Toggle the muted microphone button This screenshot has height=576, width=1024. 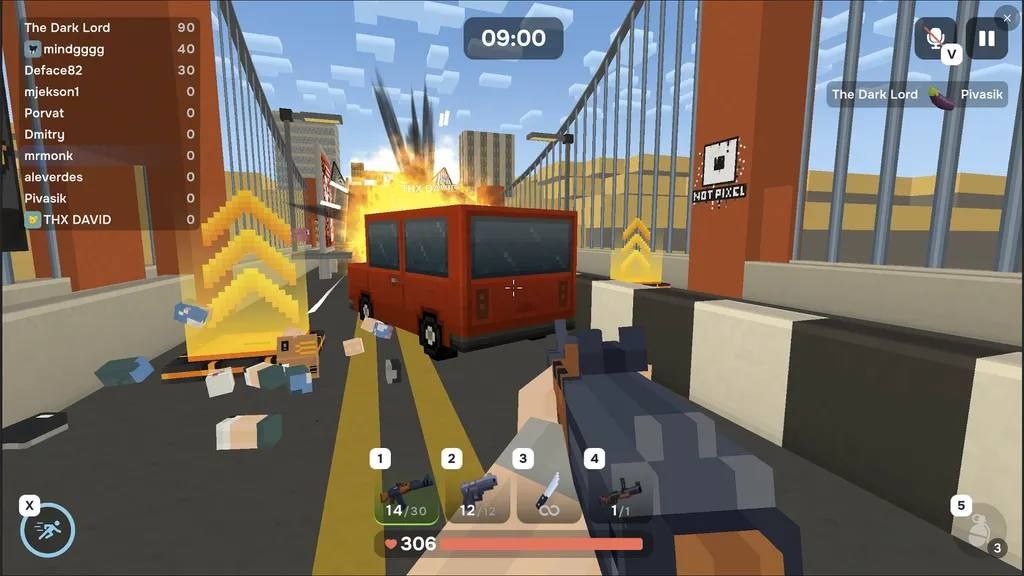pyautogui.click(x=936, y=39)
